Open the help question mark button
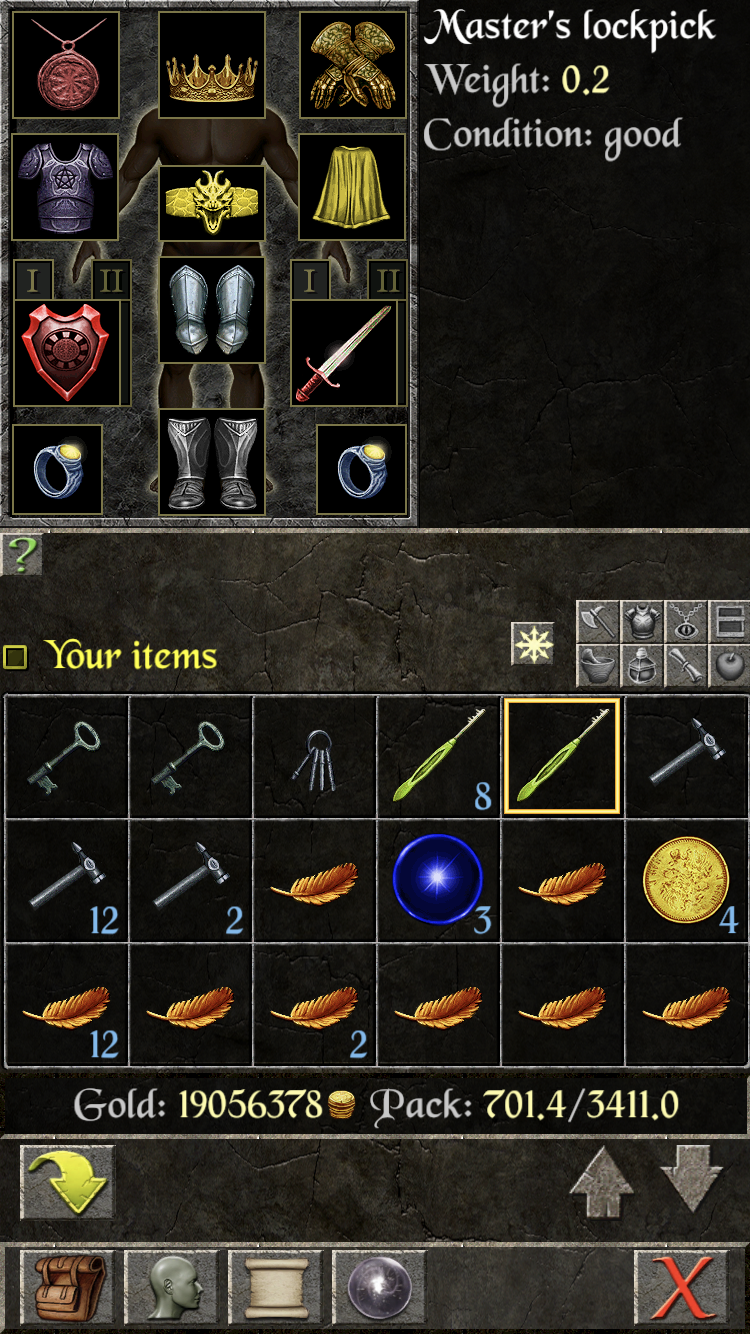This screenshot has width=750, height=1334. pyautogui.click(x=21, y=555)
